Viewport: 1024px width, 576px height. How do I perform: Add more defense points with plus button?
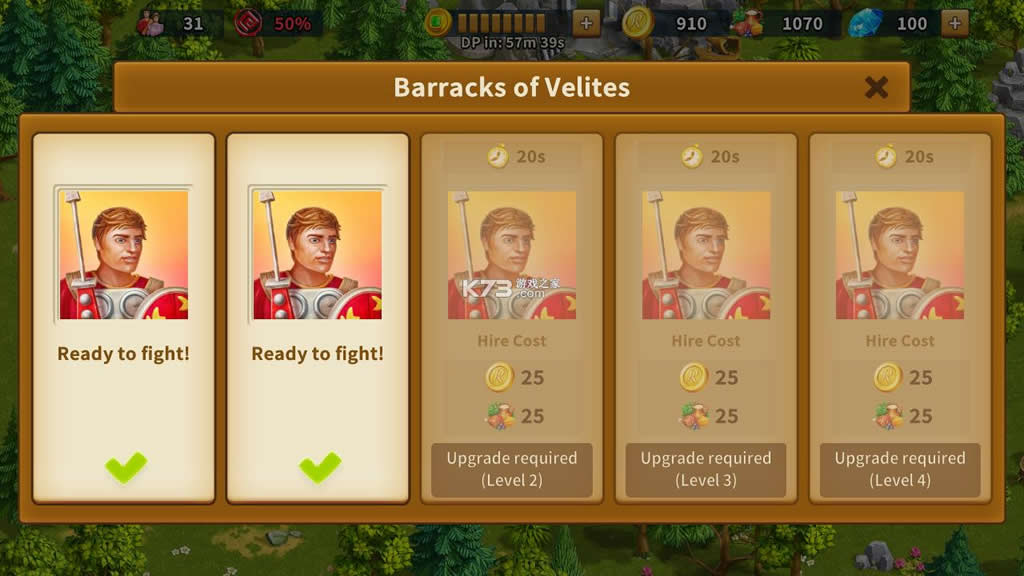point(586,23)
